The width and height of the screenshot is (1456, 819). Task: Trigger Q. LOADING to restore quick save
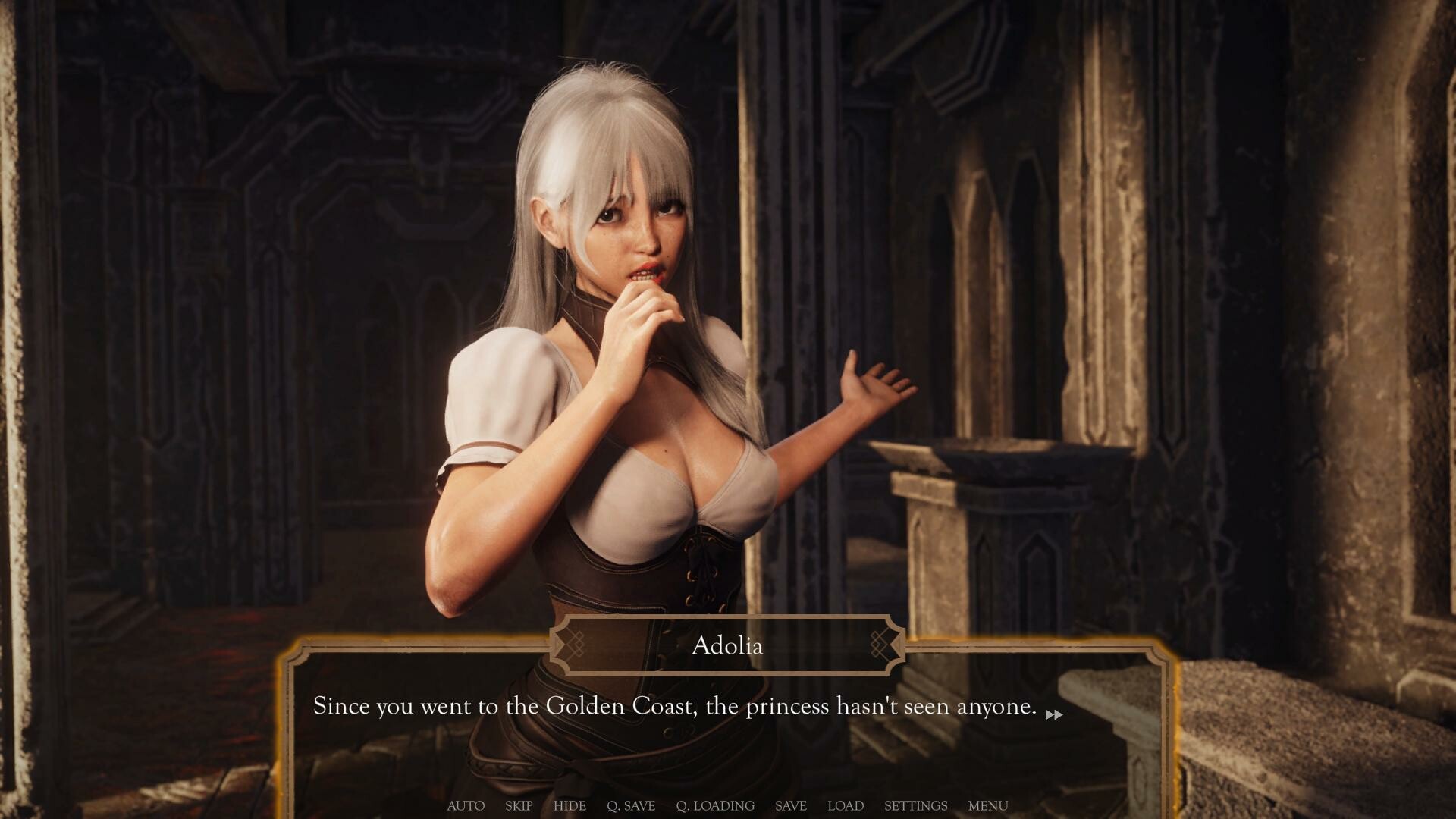[x=715, y=806]
